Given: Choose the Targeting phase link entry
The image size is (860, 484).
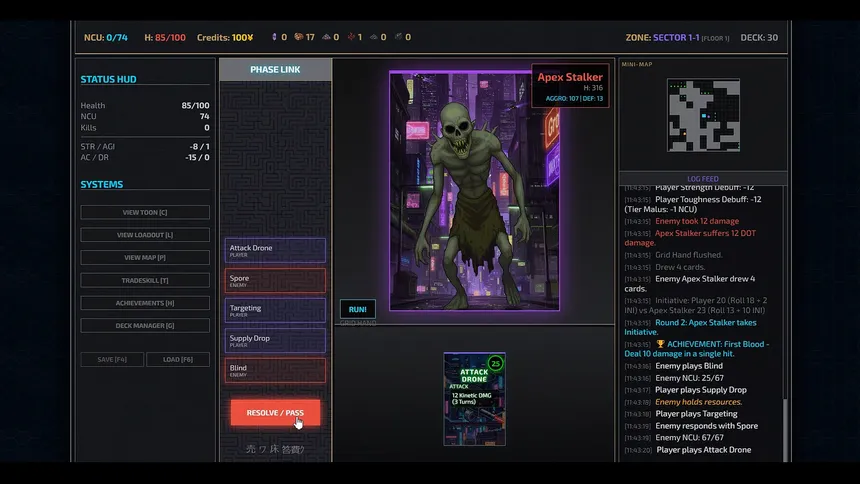Looking at the screenshot, I should (275, 310).
